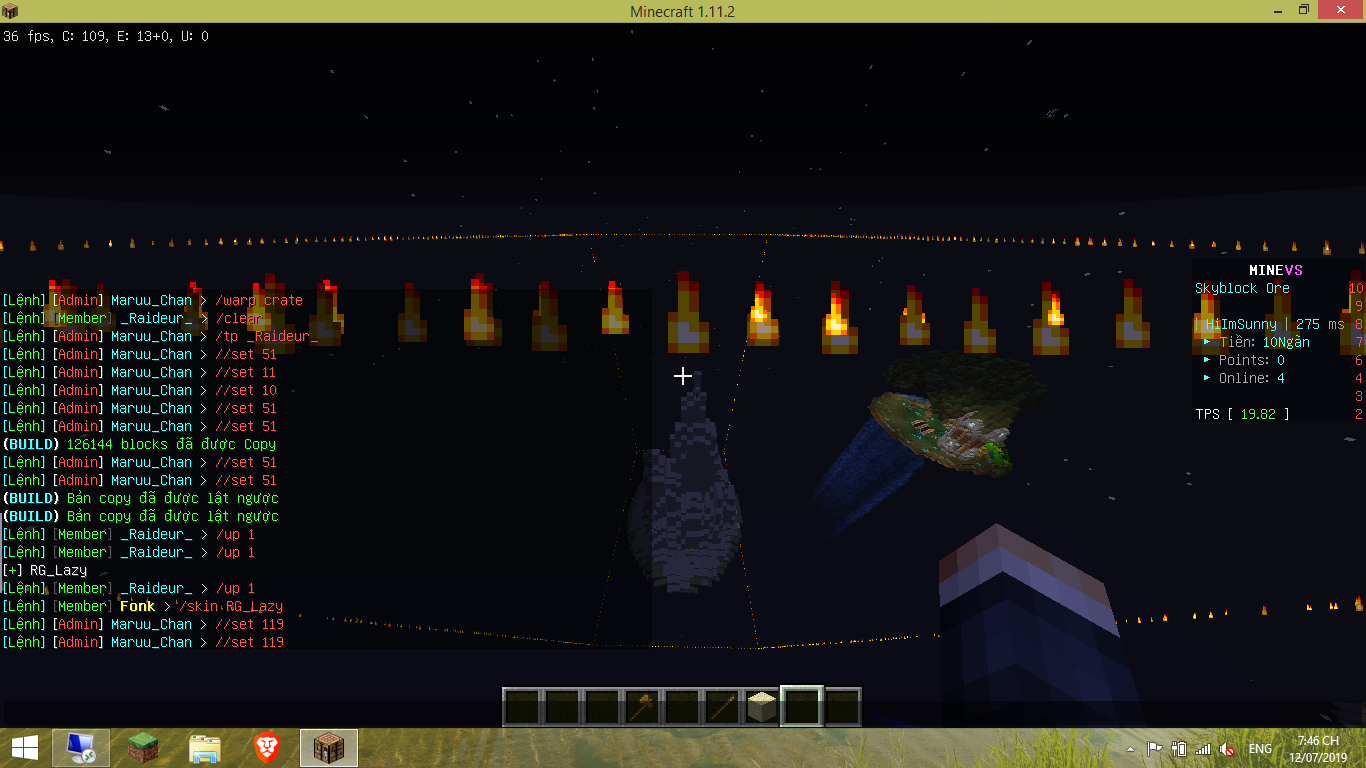Select the stick hotbar slot

click(x=721, y=706)
